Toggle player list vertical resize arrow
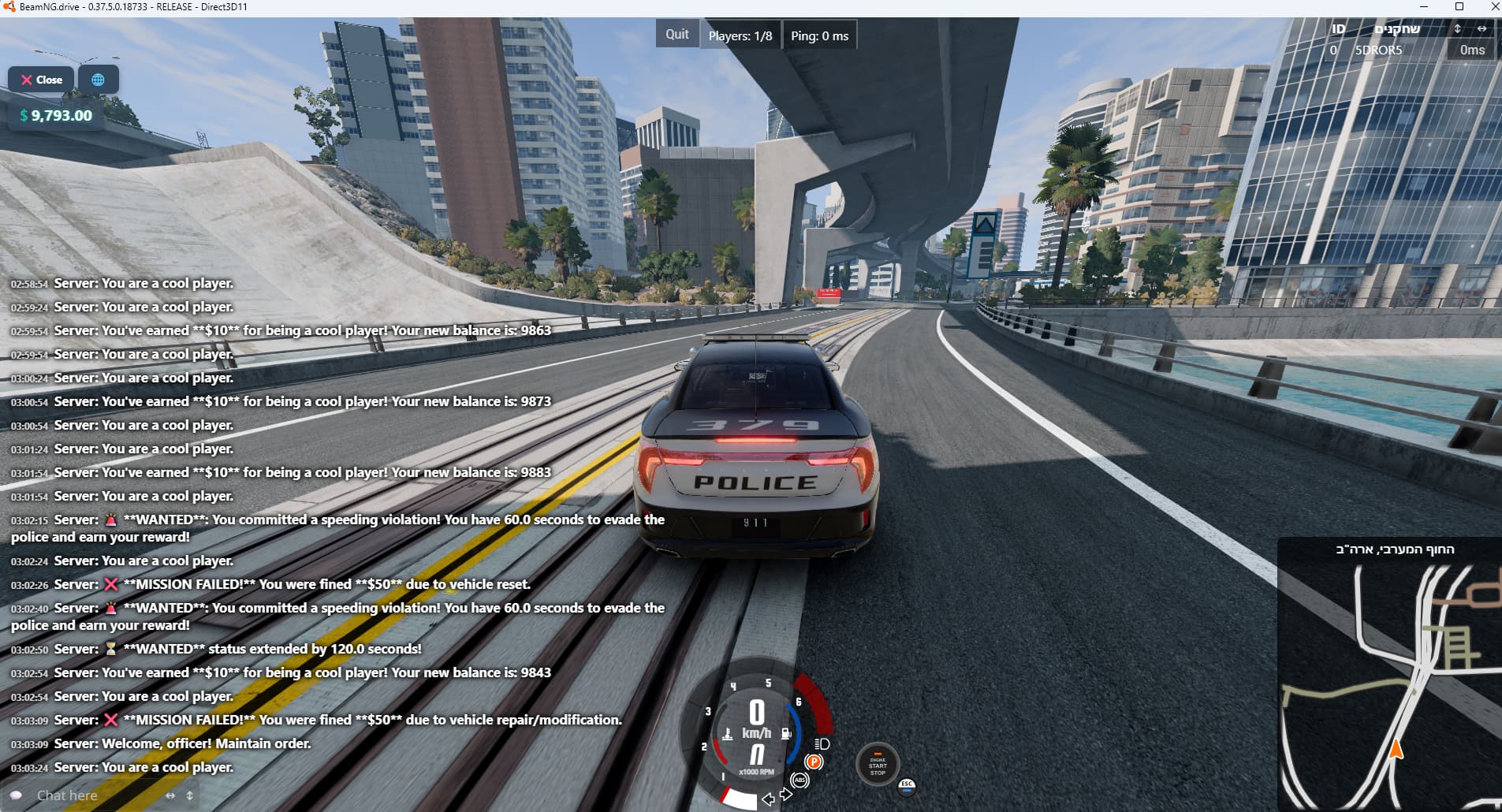The height and width of the screenshot is (812, 1502). tap(1457, 28)
